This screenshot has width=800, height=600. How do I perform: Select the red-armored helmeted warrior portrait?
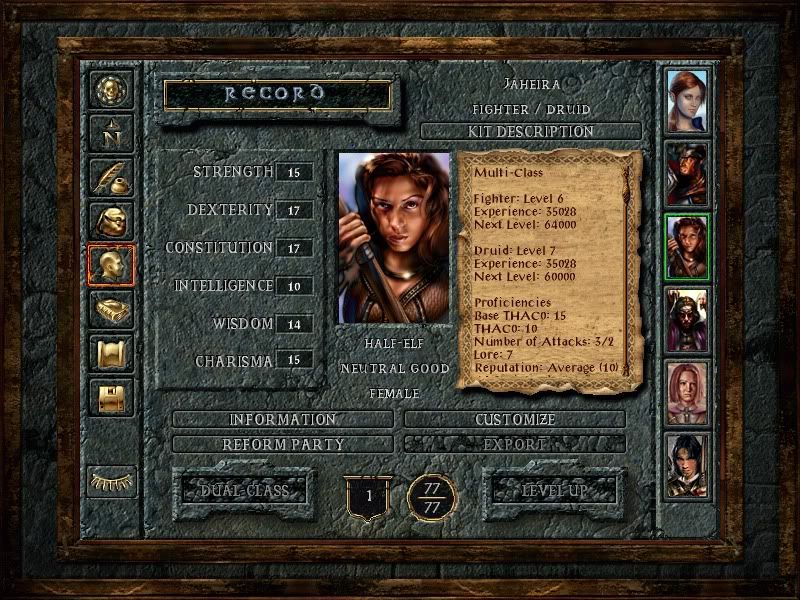click(687, 173)
